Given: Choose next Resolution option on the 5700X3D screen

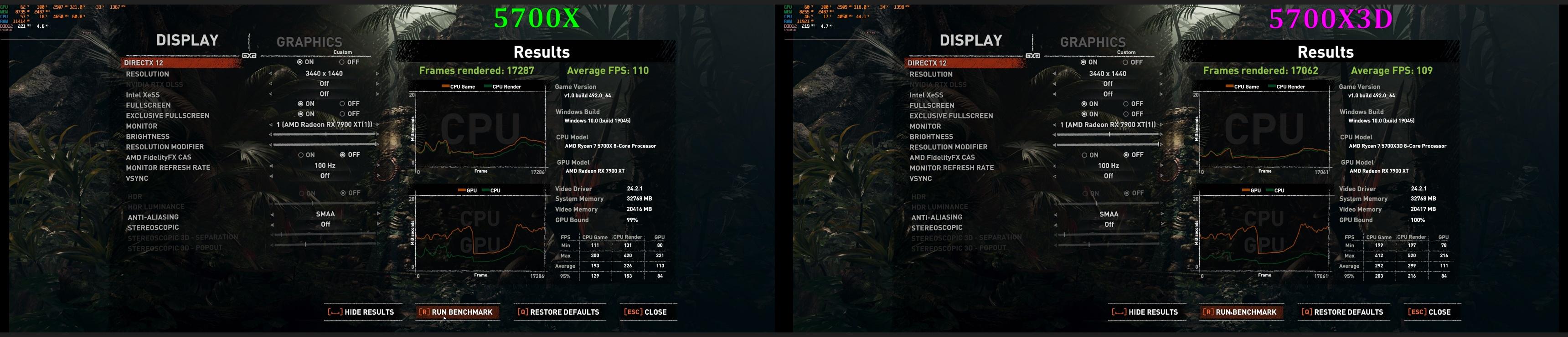Looking at the screenshot, I should [1161, 74].
